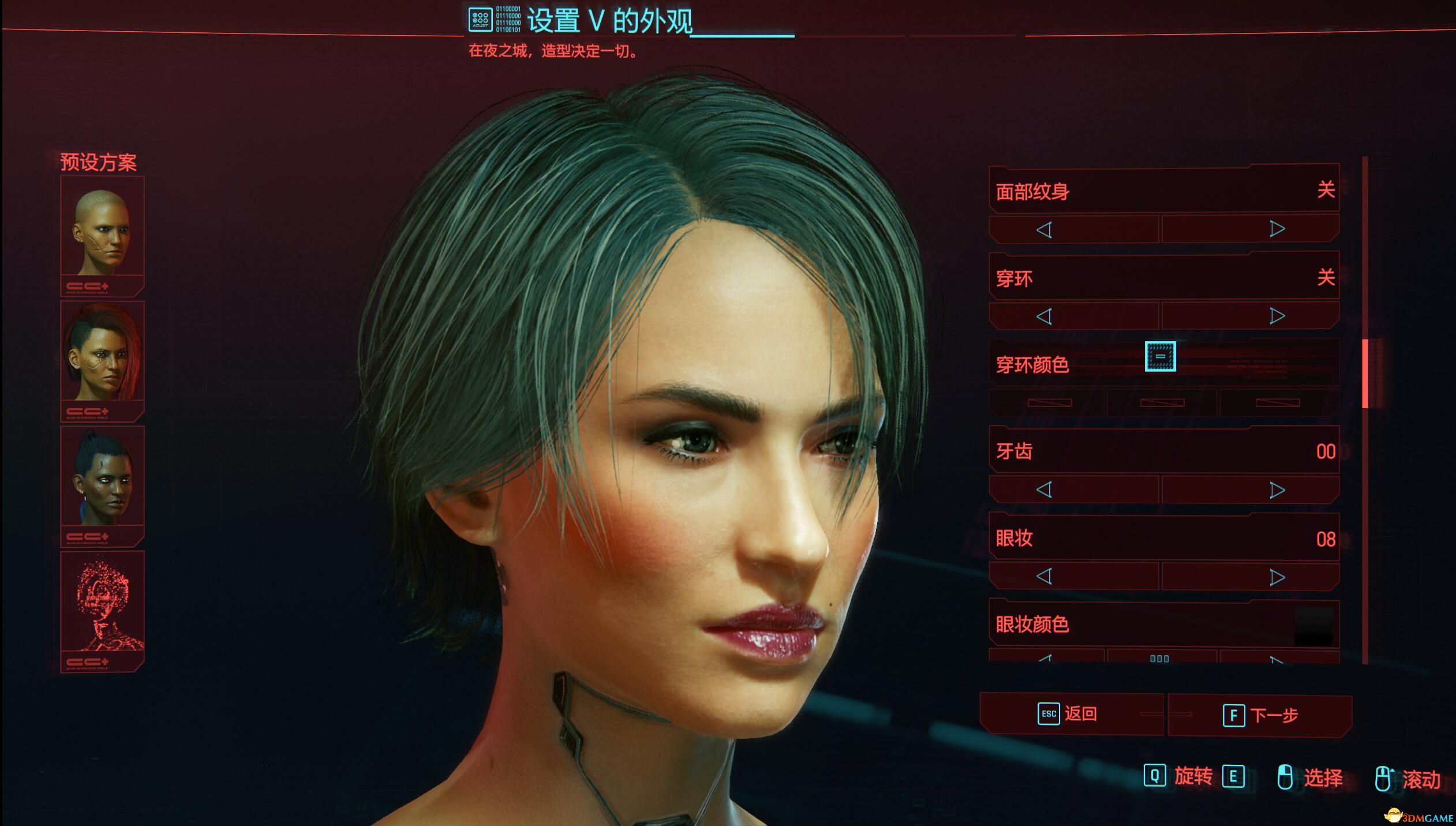
Task: Continue with the 下一步 button
Action: 1260,716
